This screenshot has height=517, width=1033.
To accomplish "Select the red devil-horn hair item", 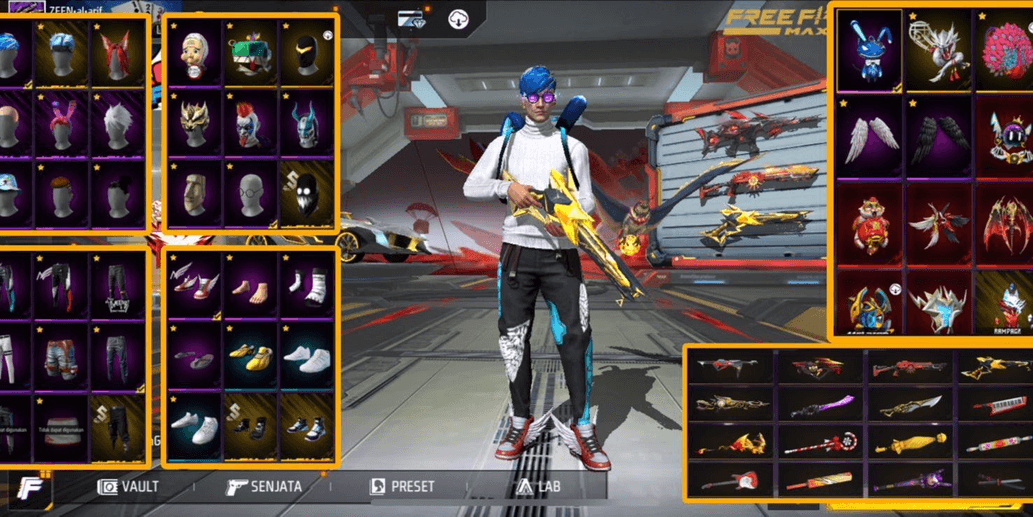I will click(118, 53).
